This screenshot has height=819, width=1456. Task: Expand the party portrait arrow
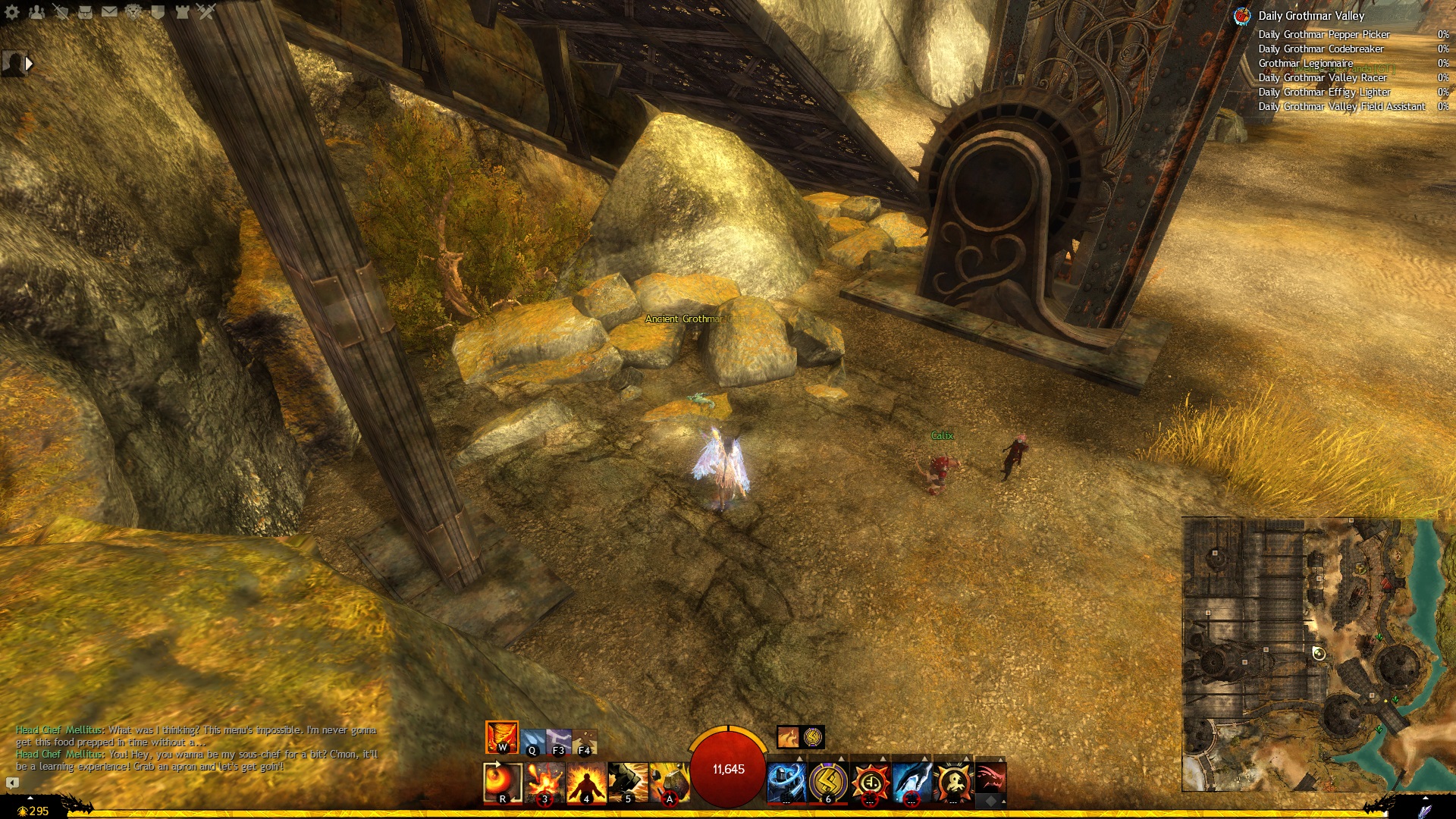pos(29,64)
